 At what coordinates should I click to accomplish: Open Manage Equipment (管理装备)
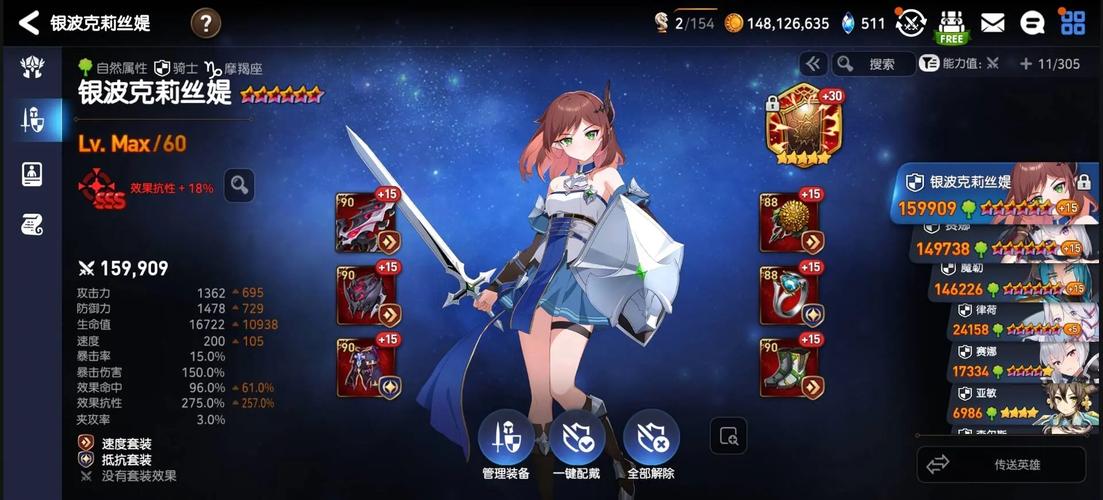pyautogui.click(x=505, y=443)
